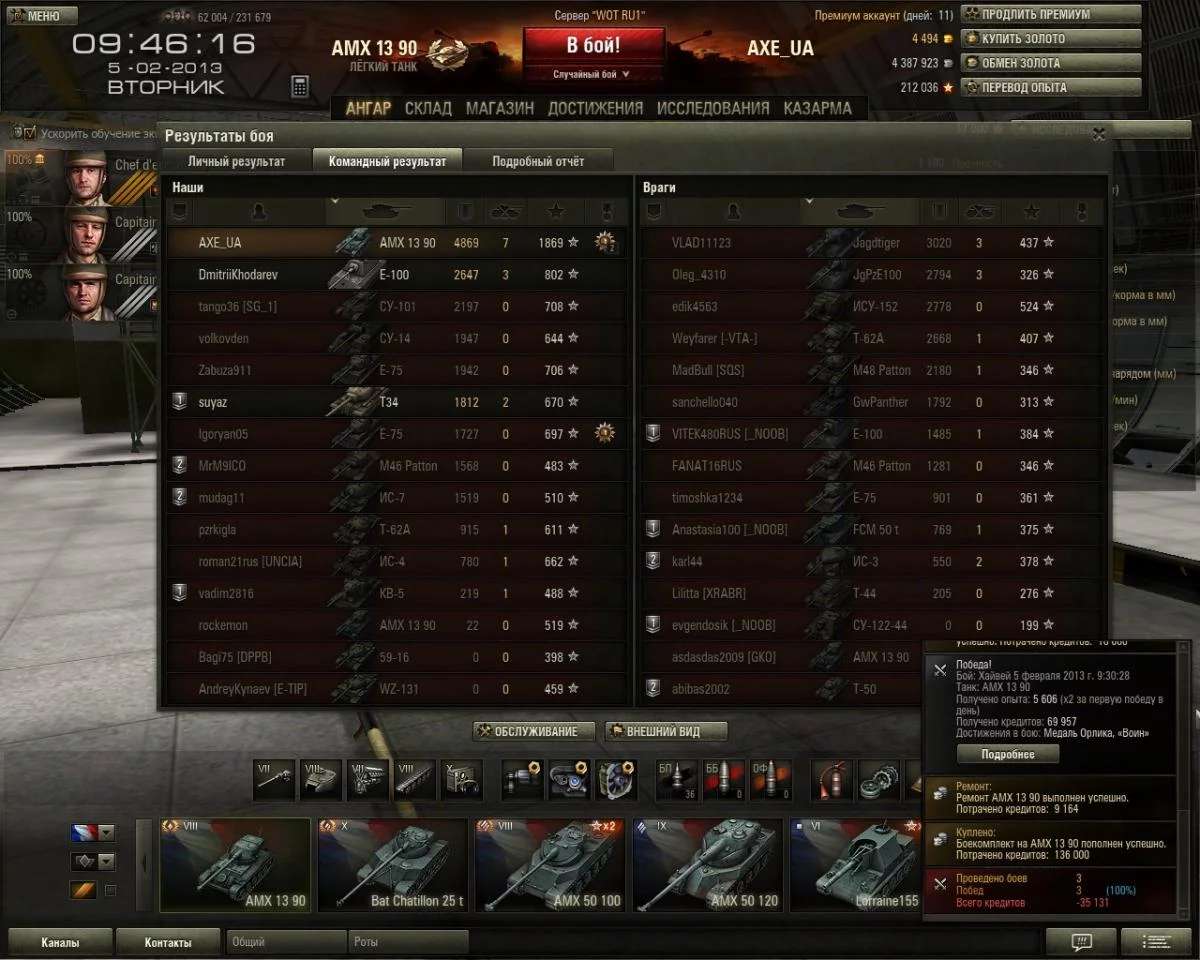Open the Подробный отчёт tab
This screenshot has height=960, width=1200.
(538, 161)
